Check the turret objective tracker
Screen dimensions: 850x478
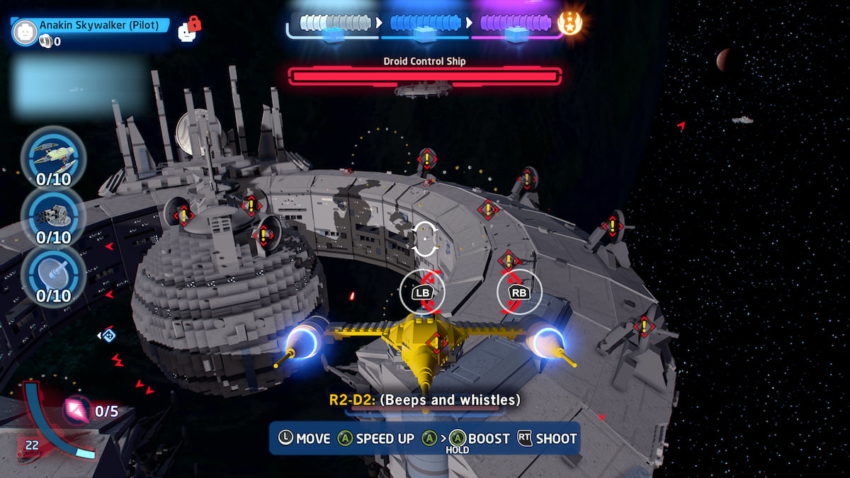pyautogui.click(x=53, y=213)
